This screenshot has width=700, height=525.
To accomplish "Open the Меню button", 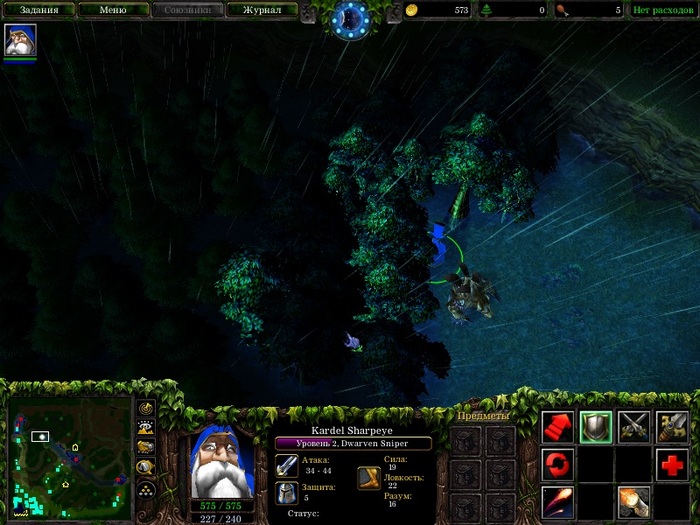I will coord(112,11).
